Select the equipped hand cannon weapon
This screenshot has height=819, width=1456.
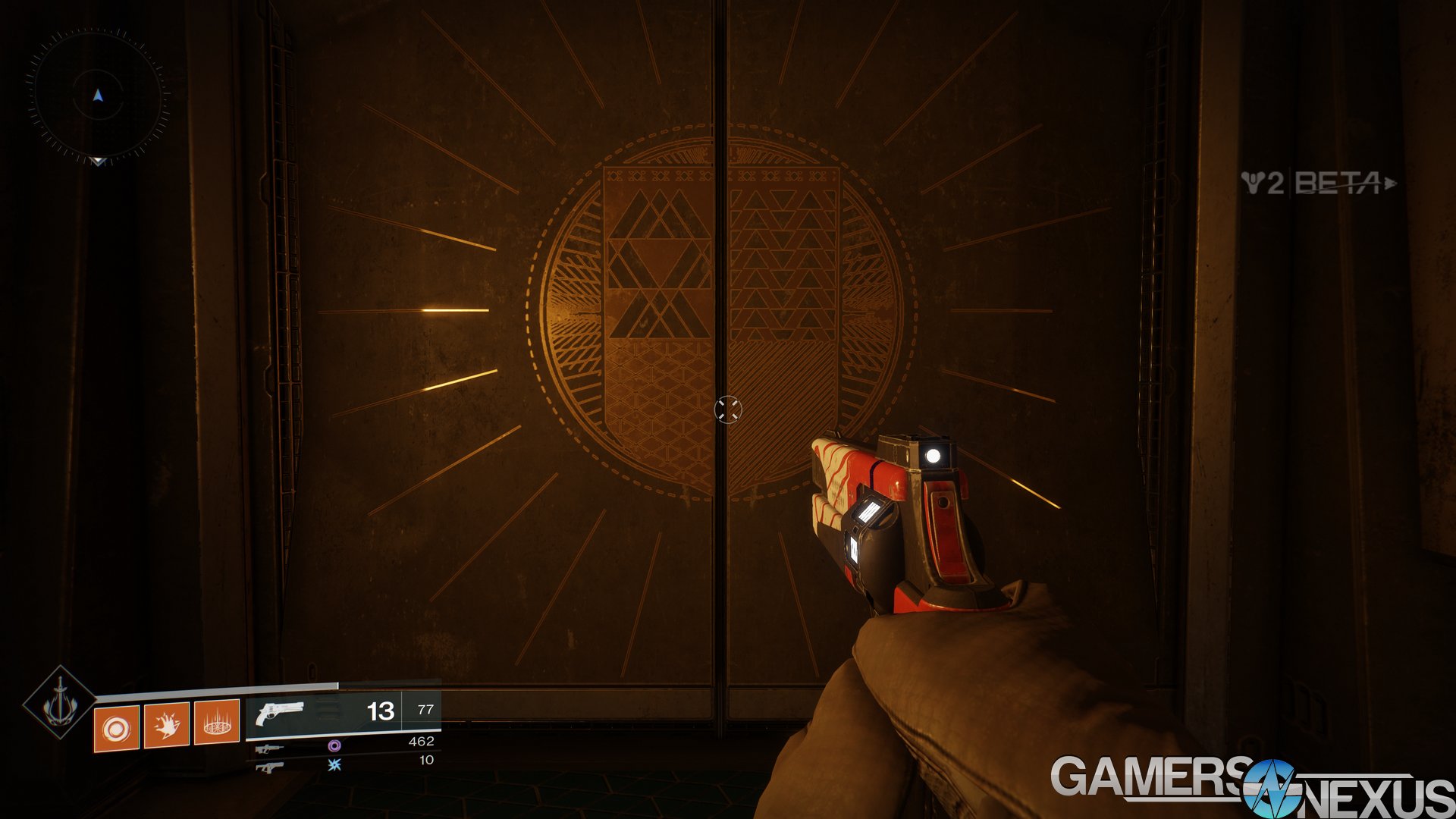[280, 713]
